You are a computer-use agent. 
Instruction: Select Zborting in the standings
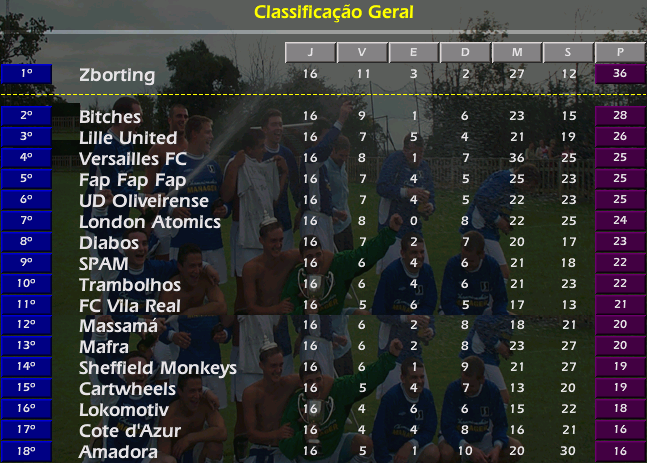tap(117, 75)
